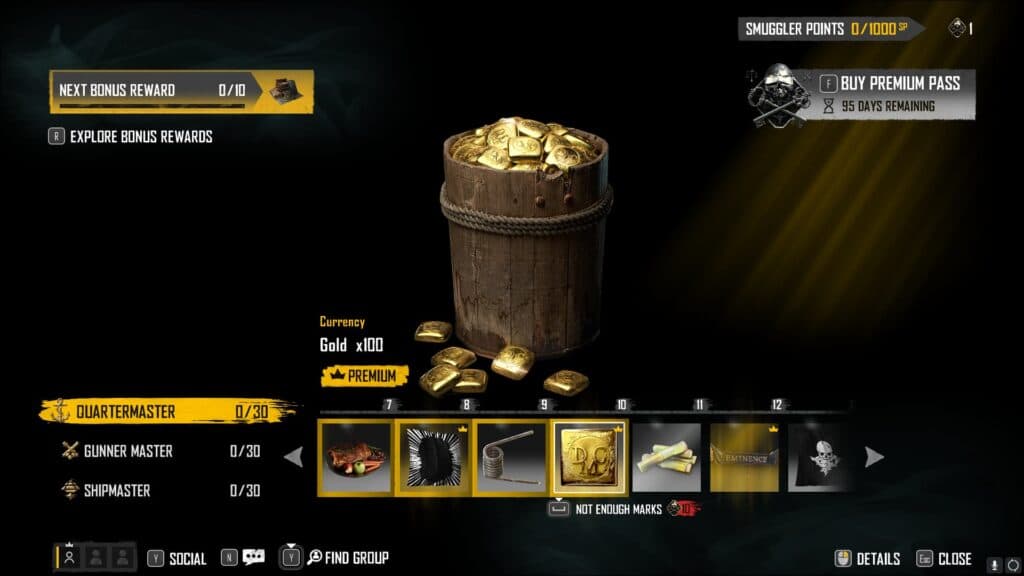
Task: Choose the Eminence banner reward
Action: pos(744,457)
